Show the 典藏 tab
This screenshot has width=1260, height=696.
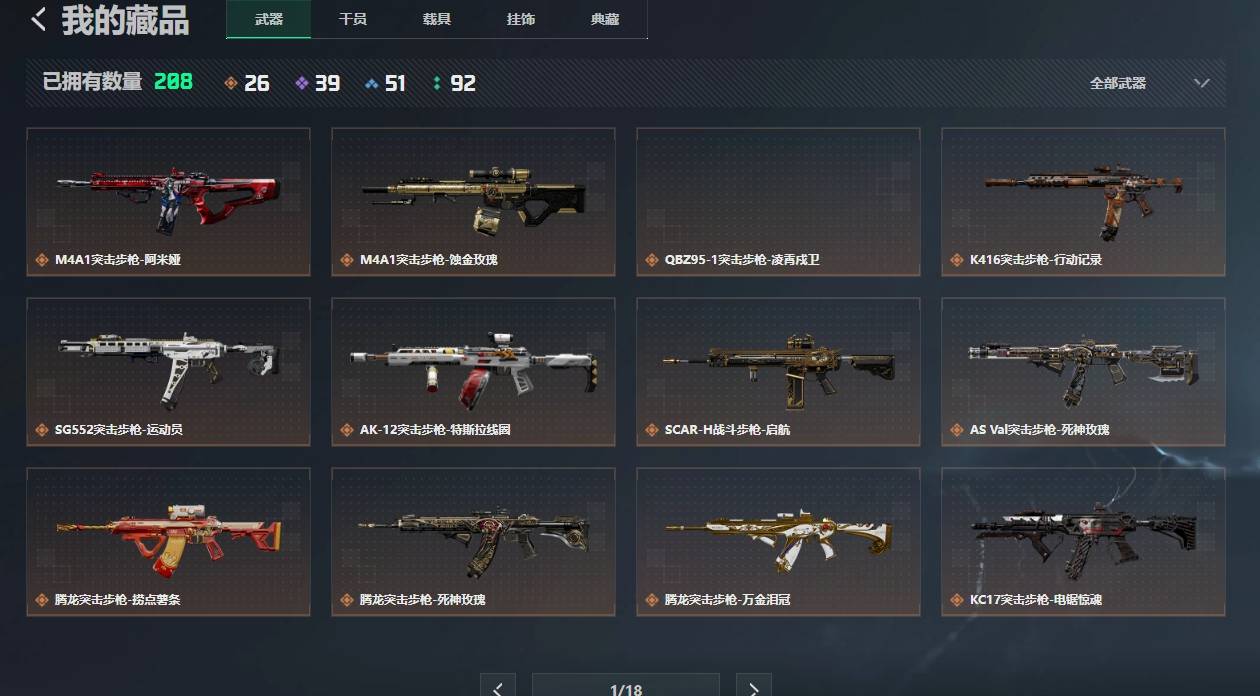pos(604,19)
